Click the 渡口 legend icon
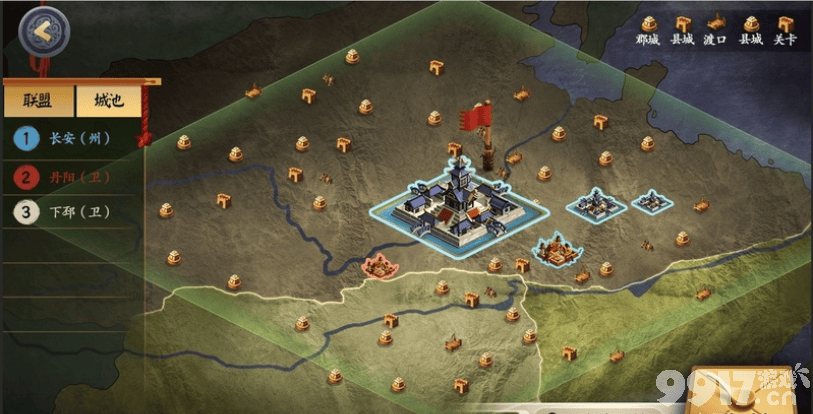The width and height of the screenshot is (813, 414). pos(715,24)
